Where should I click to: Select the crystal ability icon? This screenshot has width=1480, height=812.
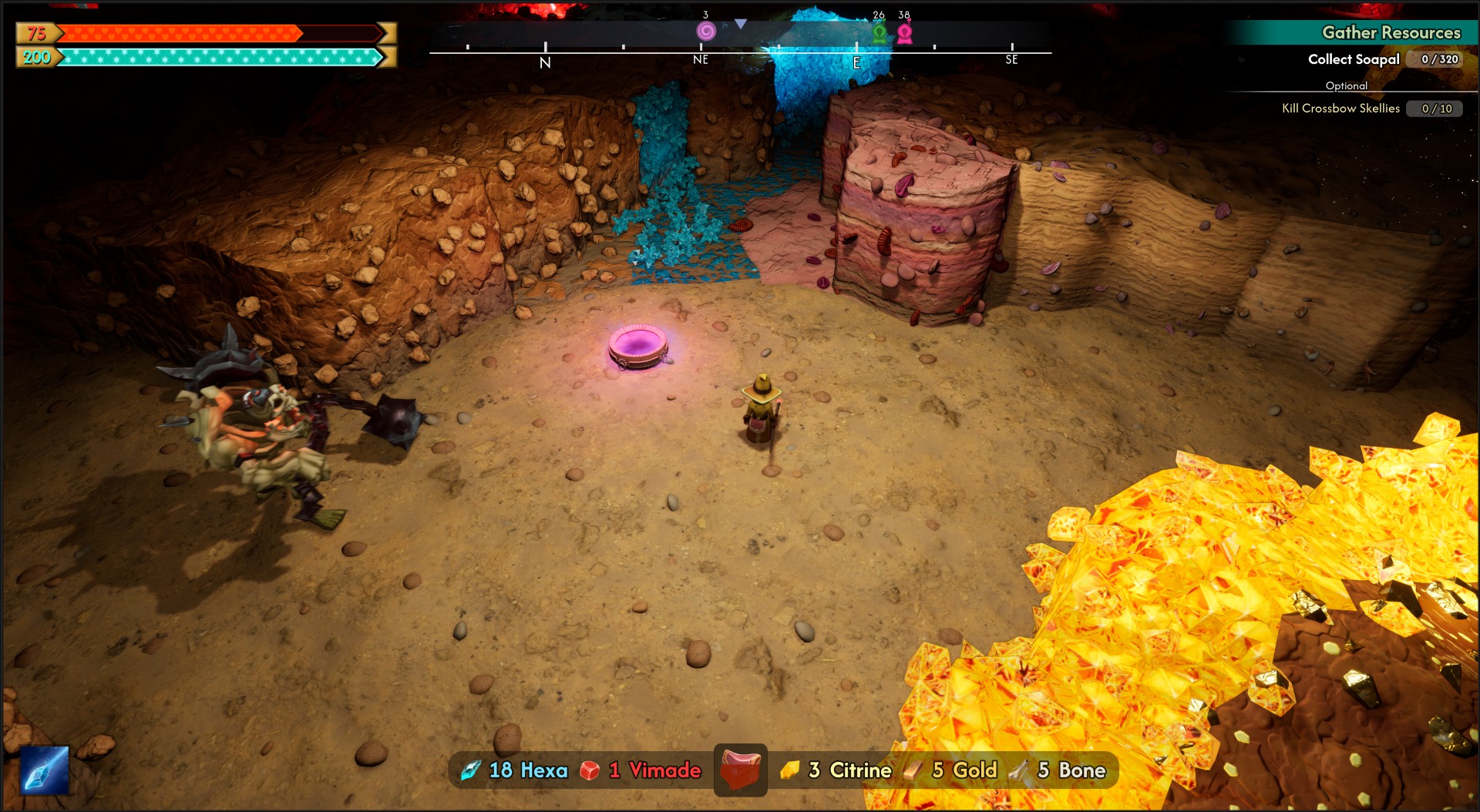45,770
